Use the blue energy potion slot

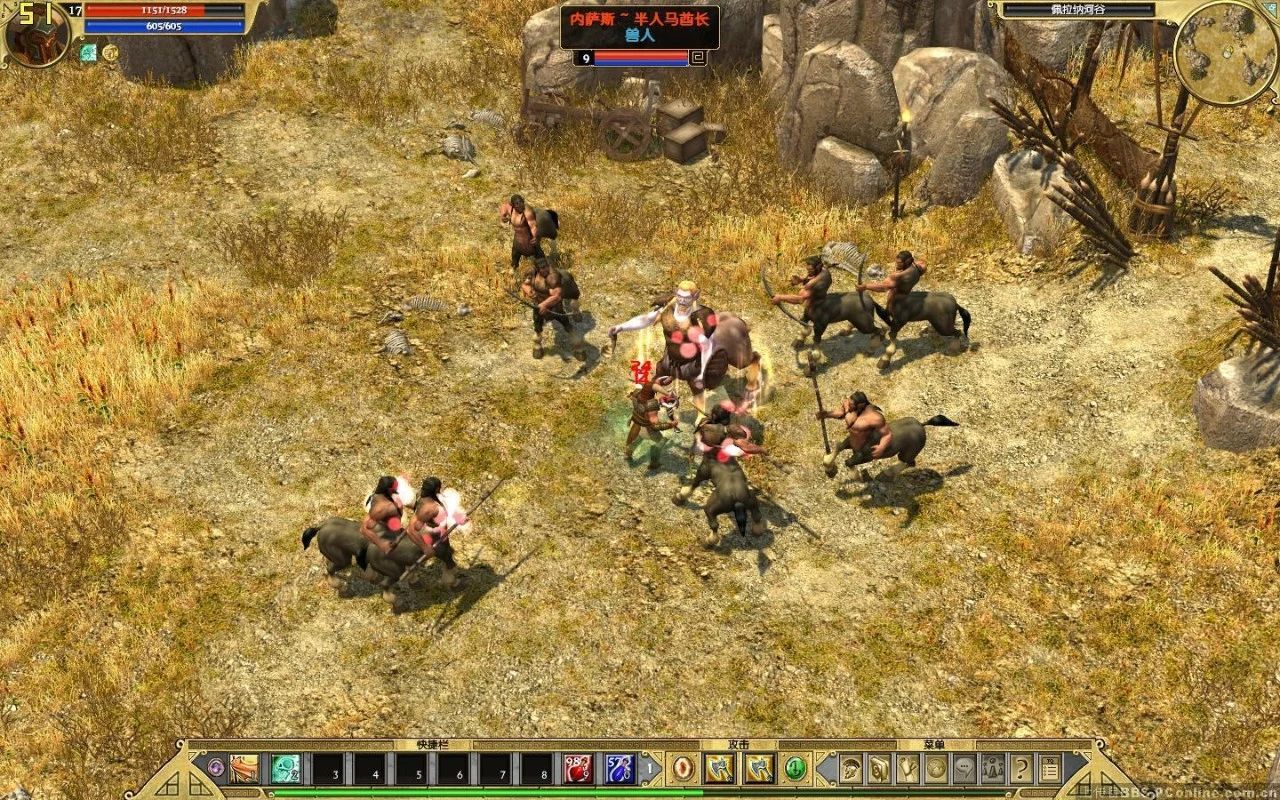tap(620, 769)
